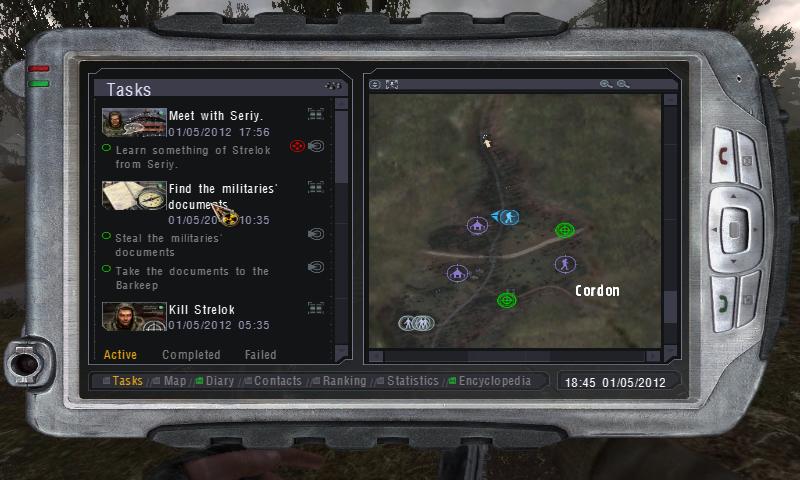
Task: Click the blue stalker marker on the map
Action: 508,216
